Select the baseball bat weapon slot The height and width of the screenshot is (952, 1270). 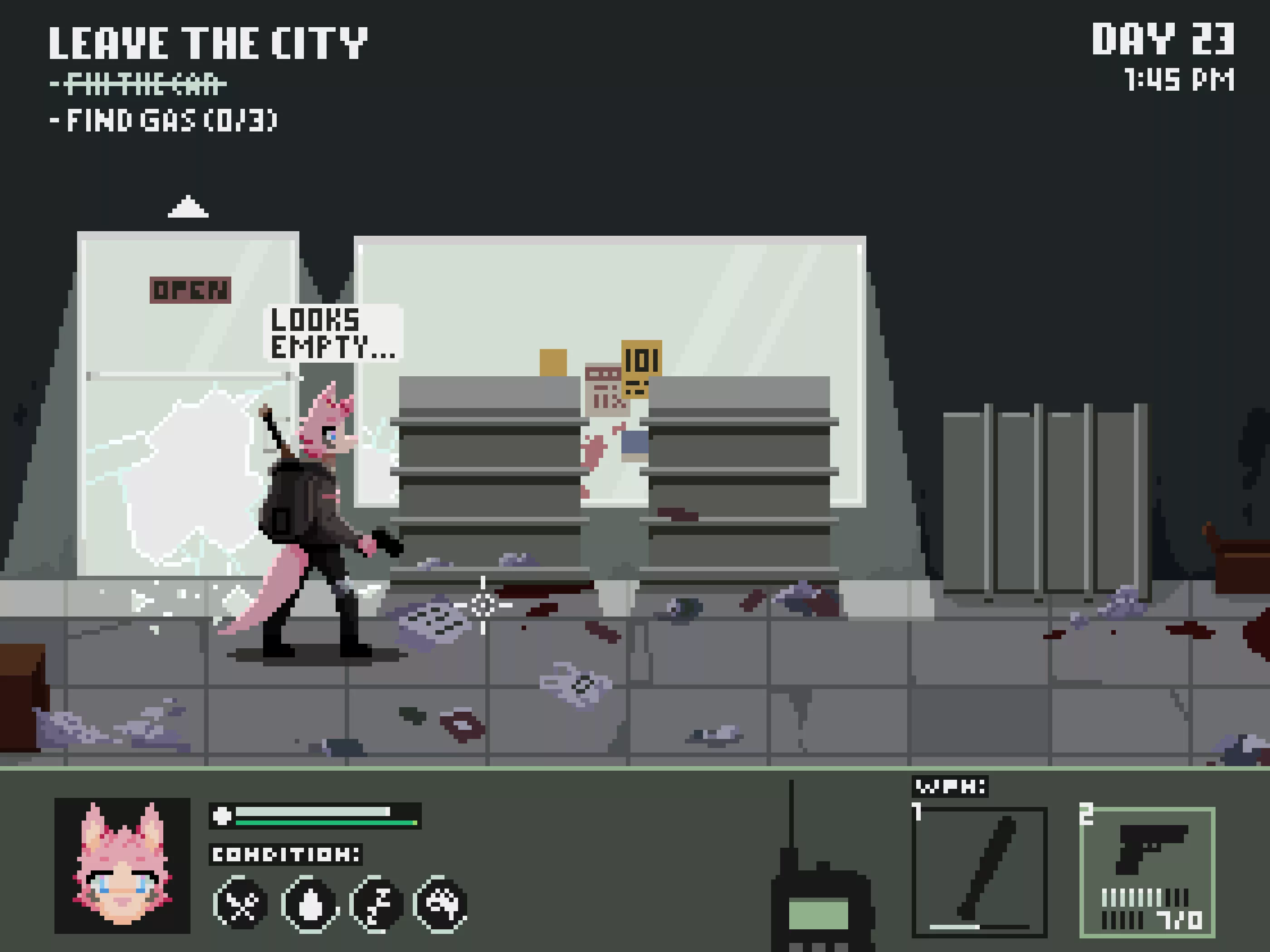979,872
